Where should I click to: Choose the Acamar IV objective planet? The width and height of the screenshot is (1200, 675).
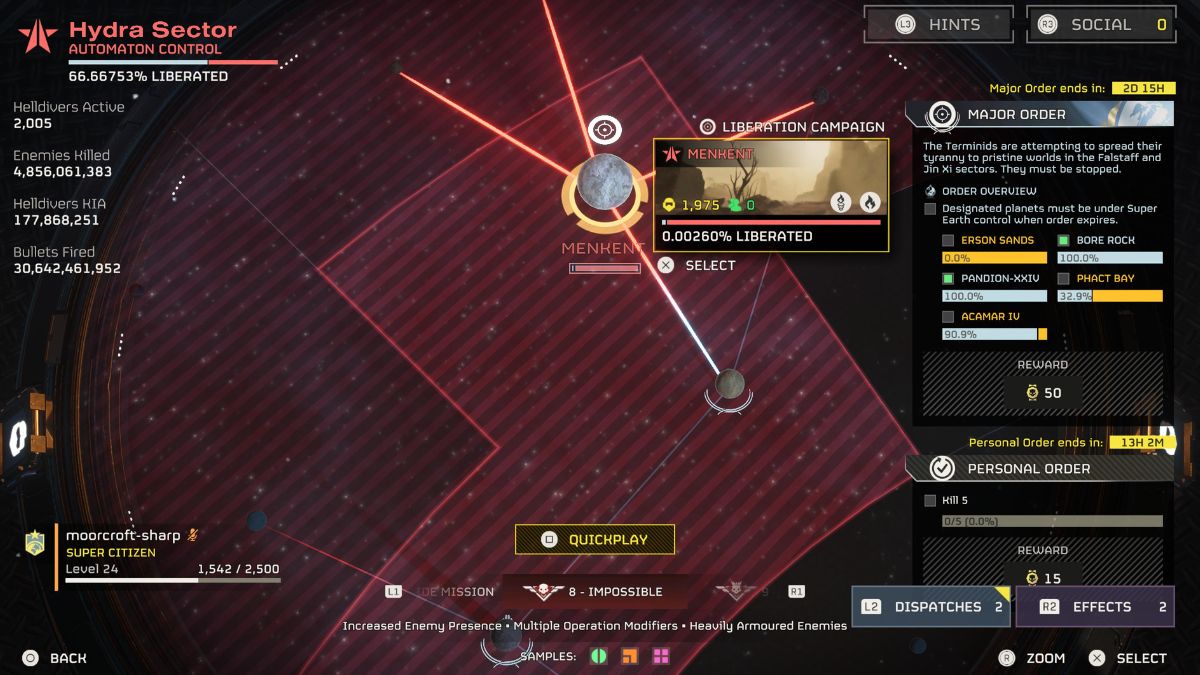(x=990, y=317)
